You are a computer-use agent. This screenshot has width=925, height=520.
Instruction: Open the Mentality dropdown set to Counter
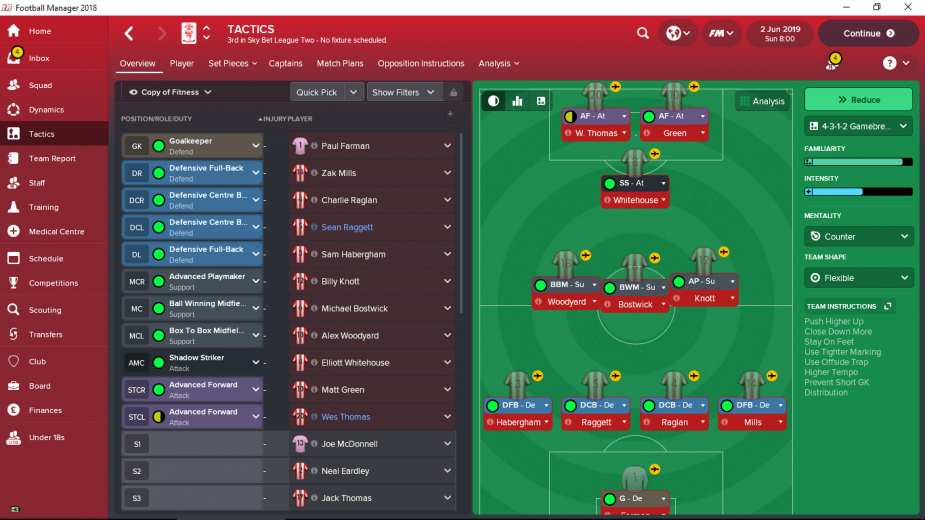(x=858, y=237)
